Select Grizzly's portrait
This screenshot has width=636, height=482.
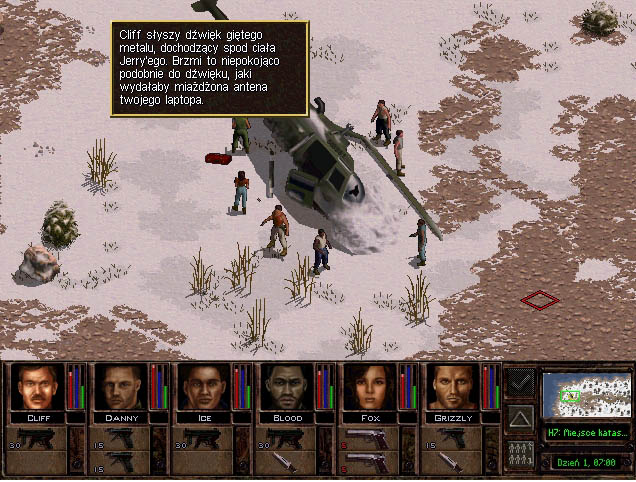[x=455, y=387]
